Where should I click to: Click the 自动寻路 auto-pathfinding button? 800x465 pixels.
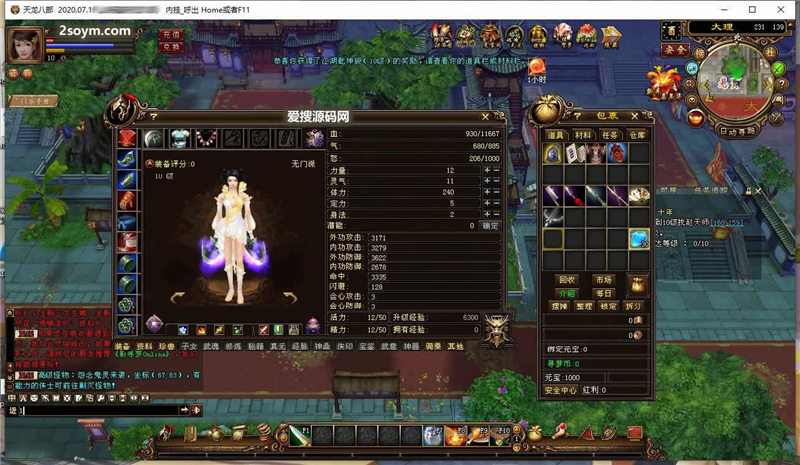(x=741, y=131)
